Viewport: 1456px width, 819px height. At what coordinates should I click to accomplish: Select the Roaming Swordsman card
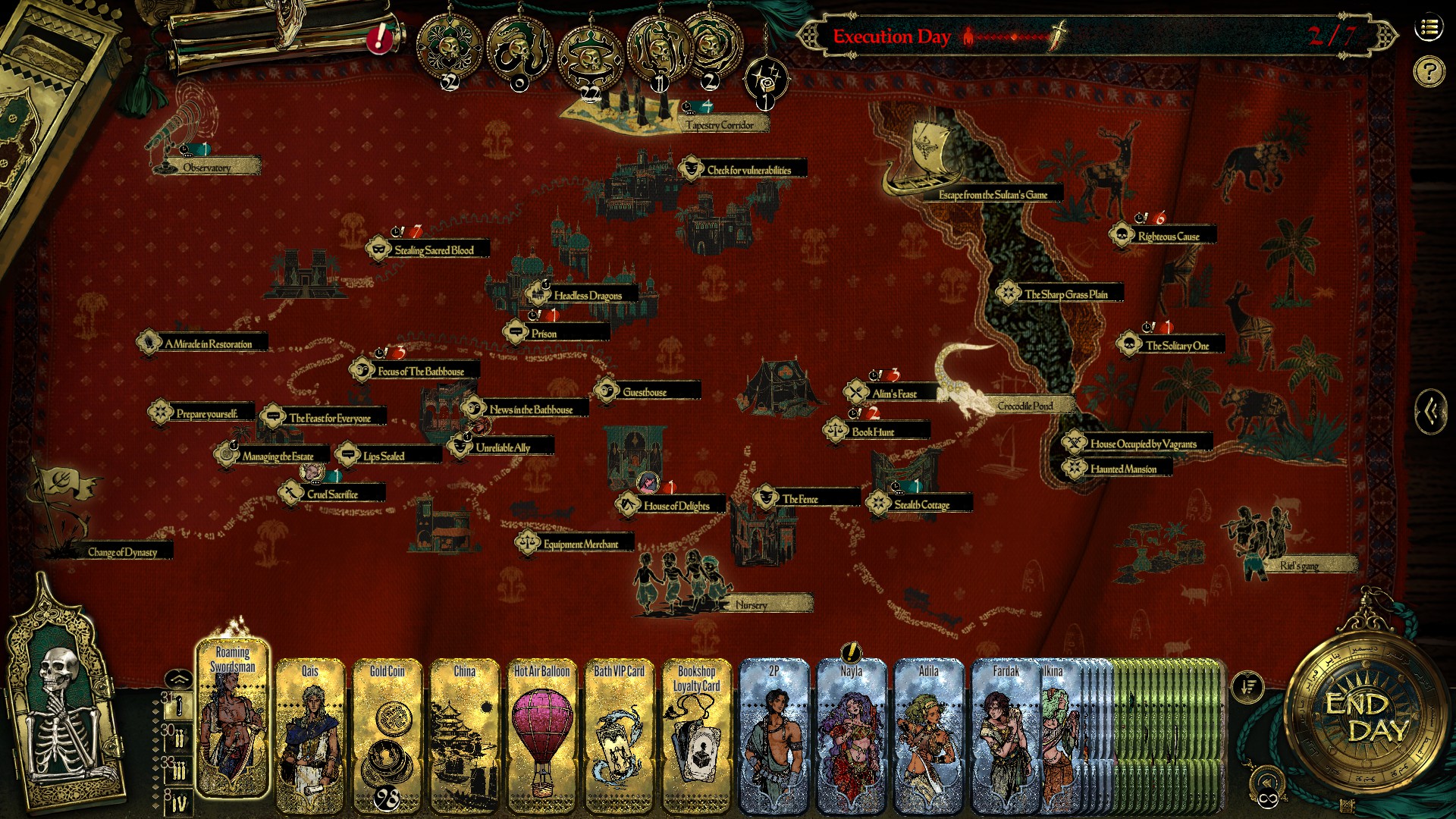[x=233, y=720]
